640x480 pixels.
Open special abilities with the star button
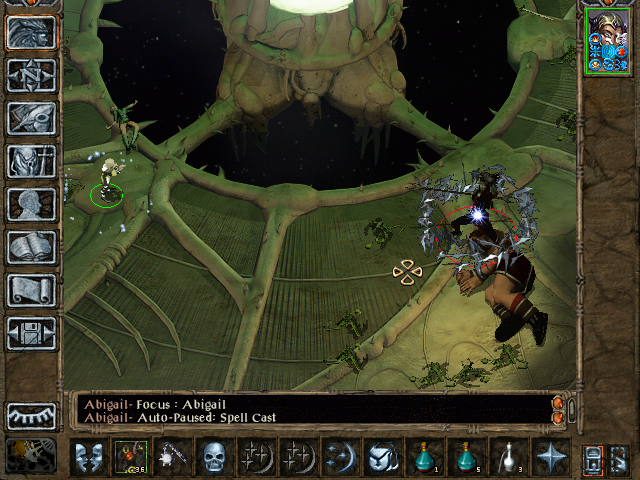tap(550, 457)
